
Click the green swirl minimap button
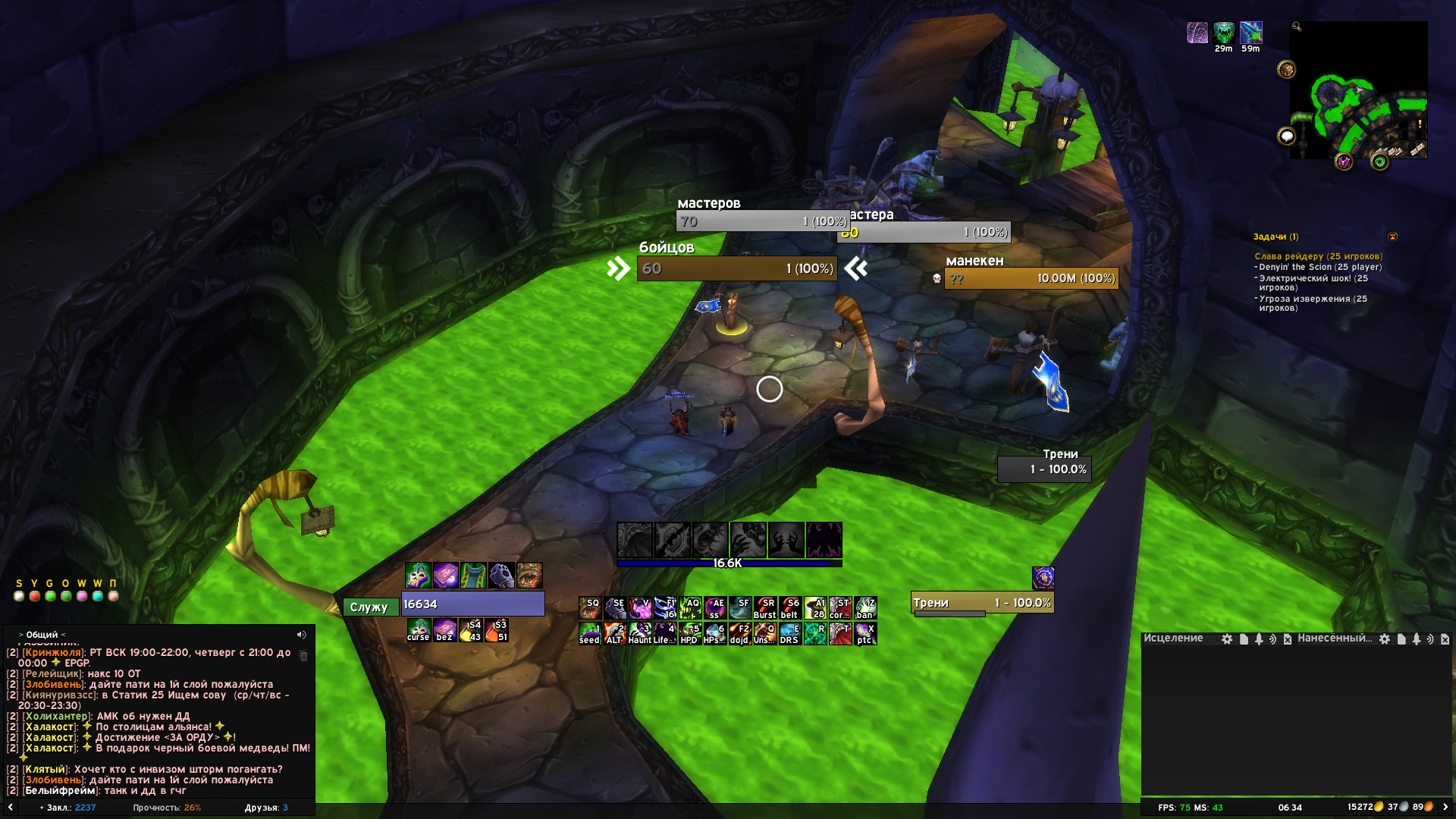coord(1379,162)
